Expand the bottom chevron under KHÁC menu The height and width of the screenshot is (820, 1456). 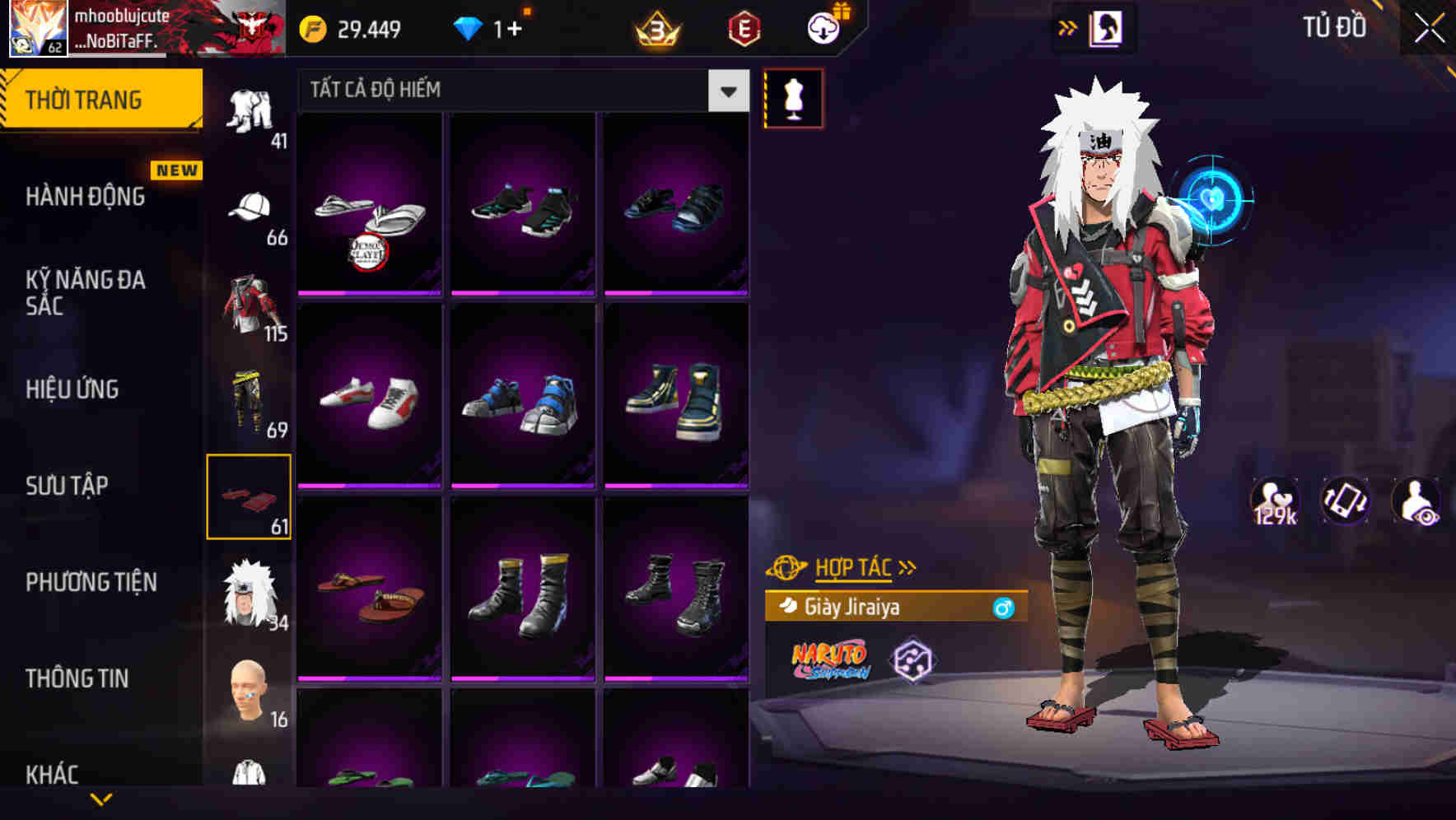pyautogui.click(x=101, y=801)
